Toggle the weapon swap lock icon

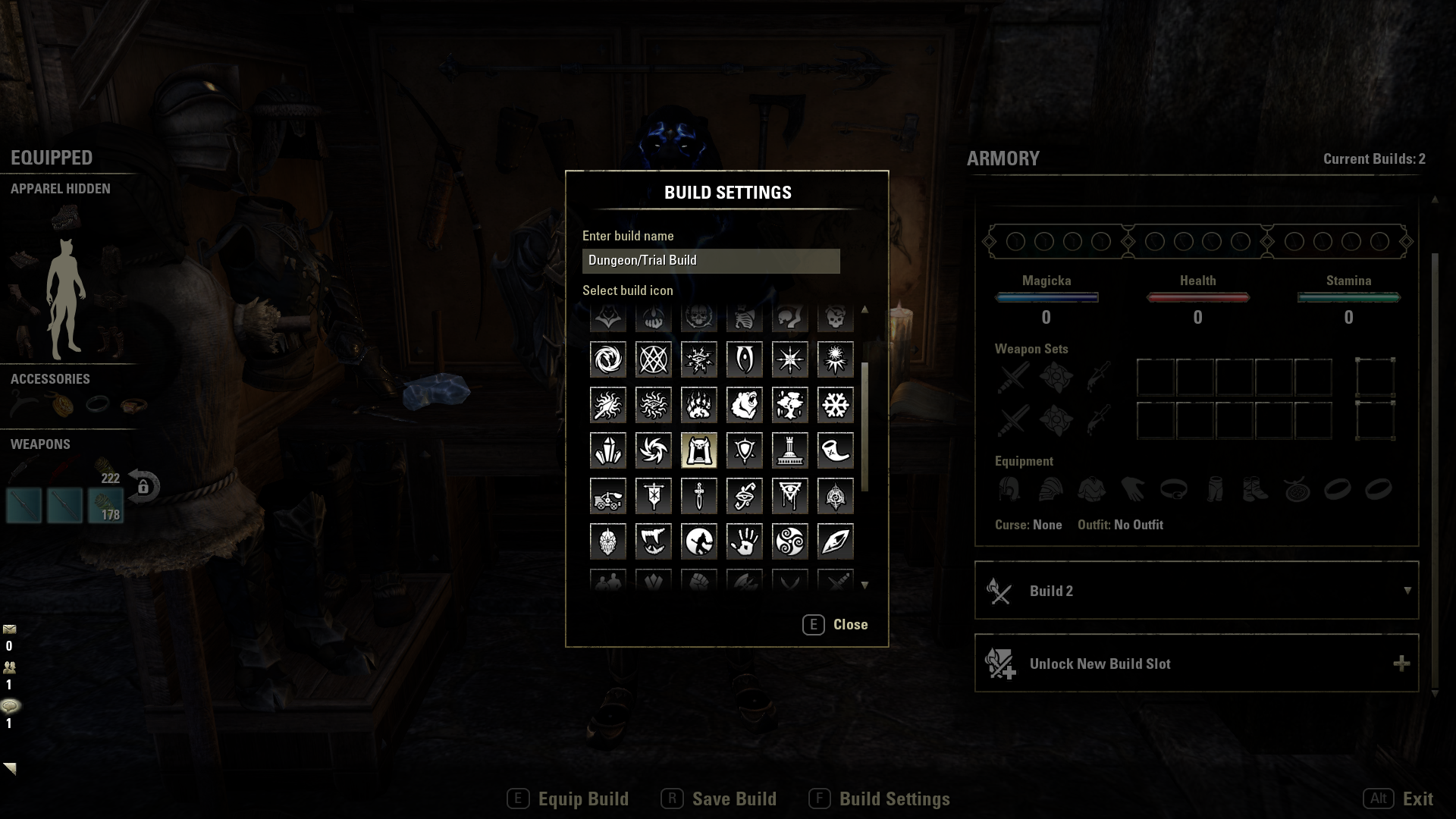pyautogui.click(x=143, y=486)
